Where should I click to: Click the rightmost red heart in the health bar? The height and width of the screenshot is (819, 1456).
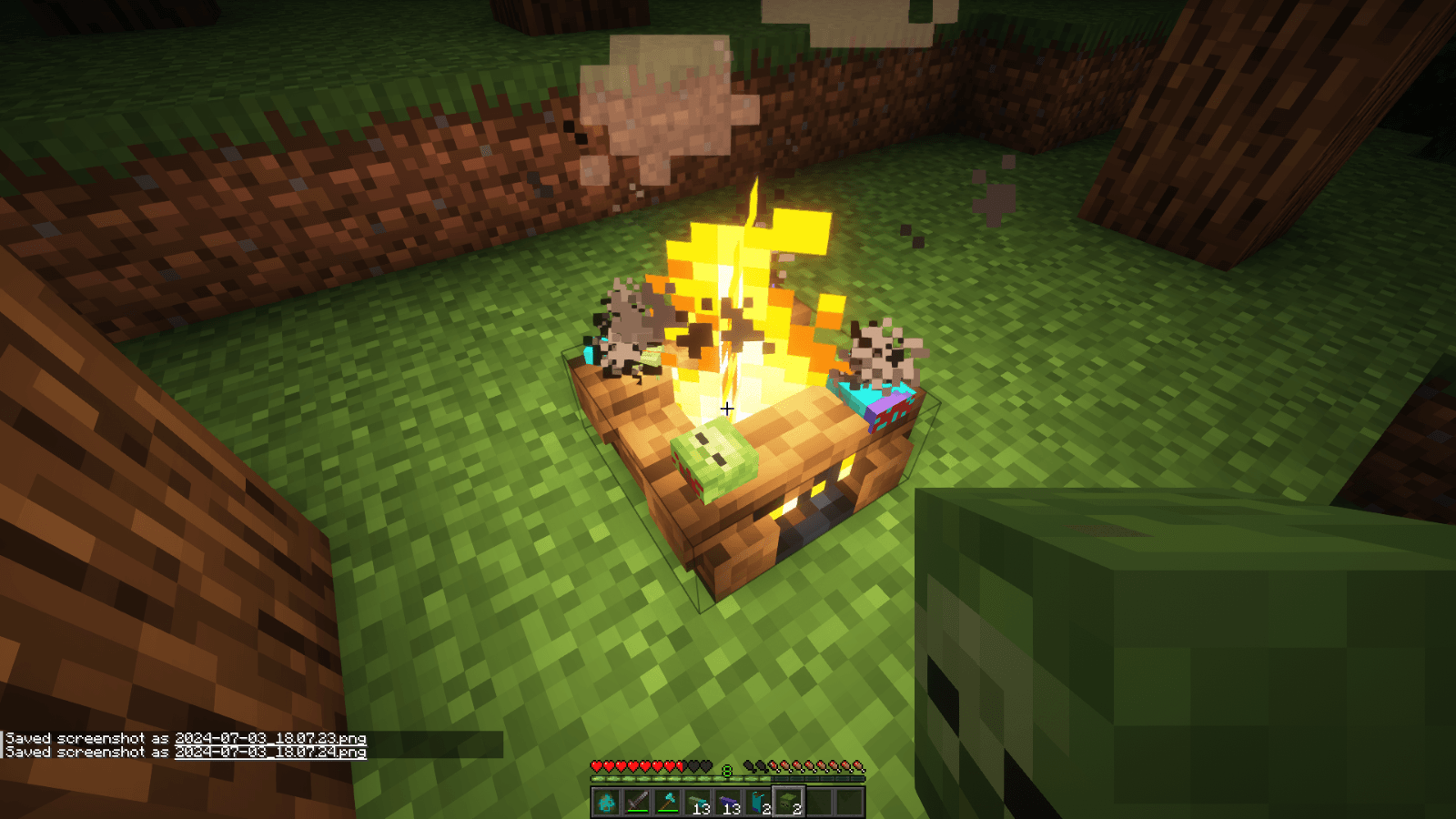[x=671, y=766]
